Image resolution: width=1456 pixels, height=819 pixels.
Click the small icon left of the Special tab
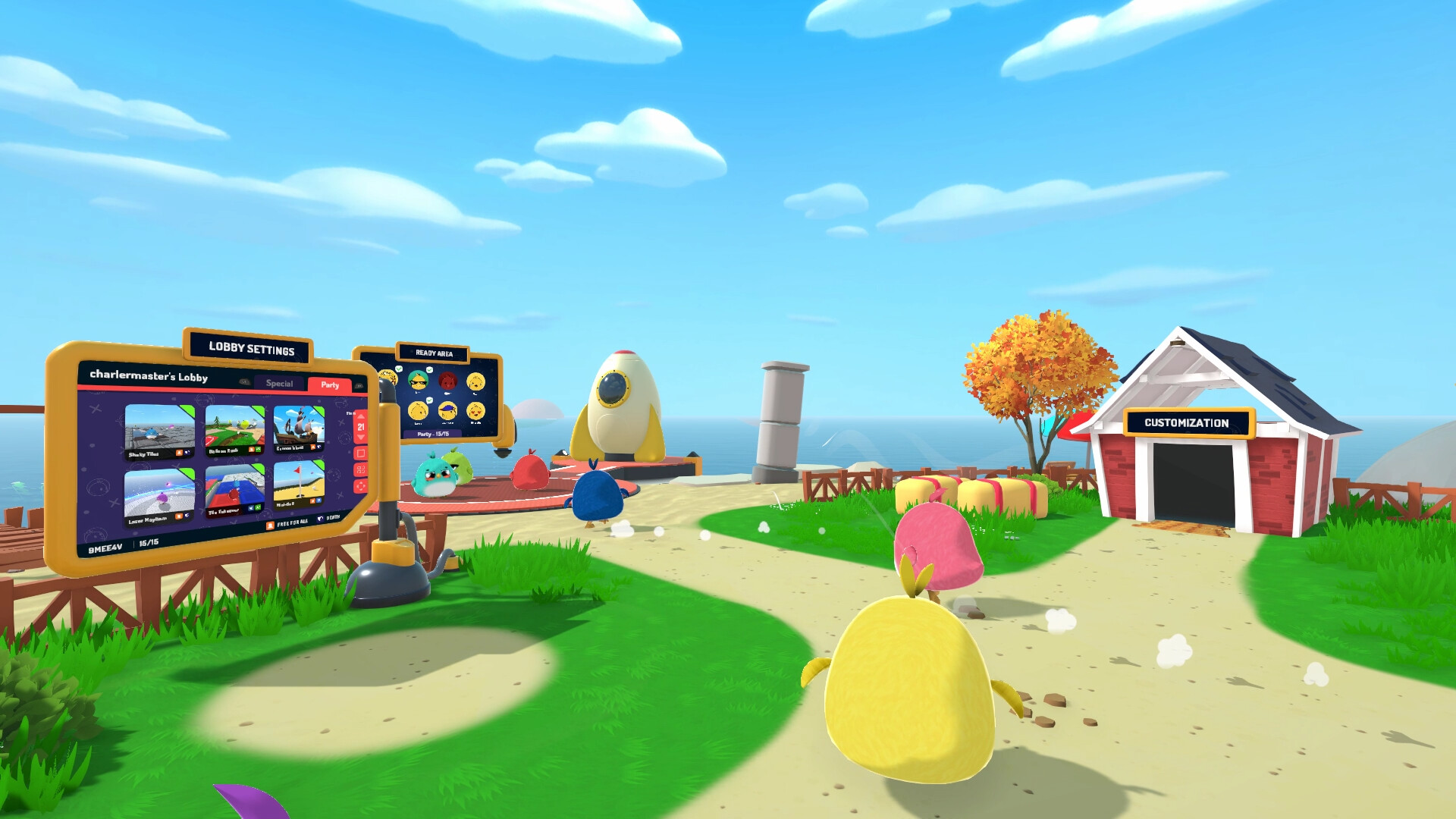tap(244, 381)
